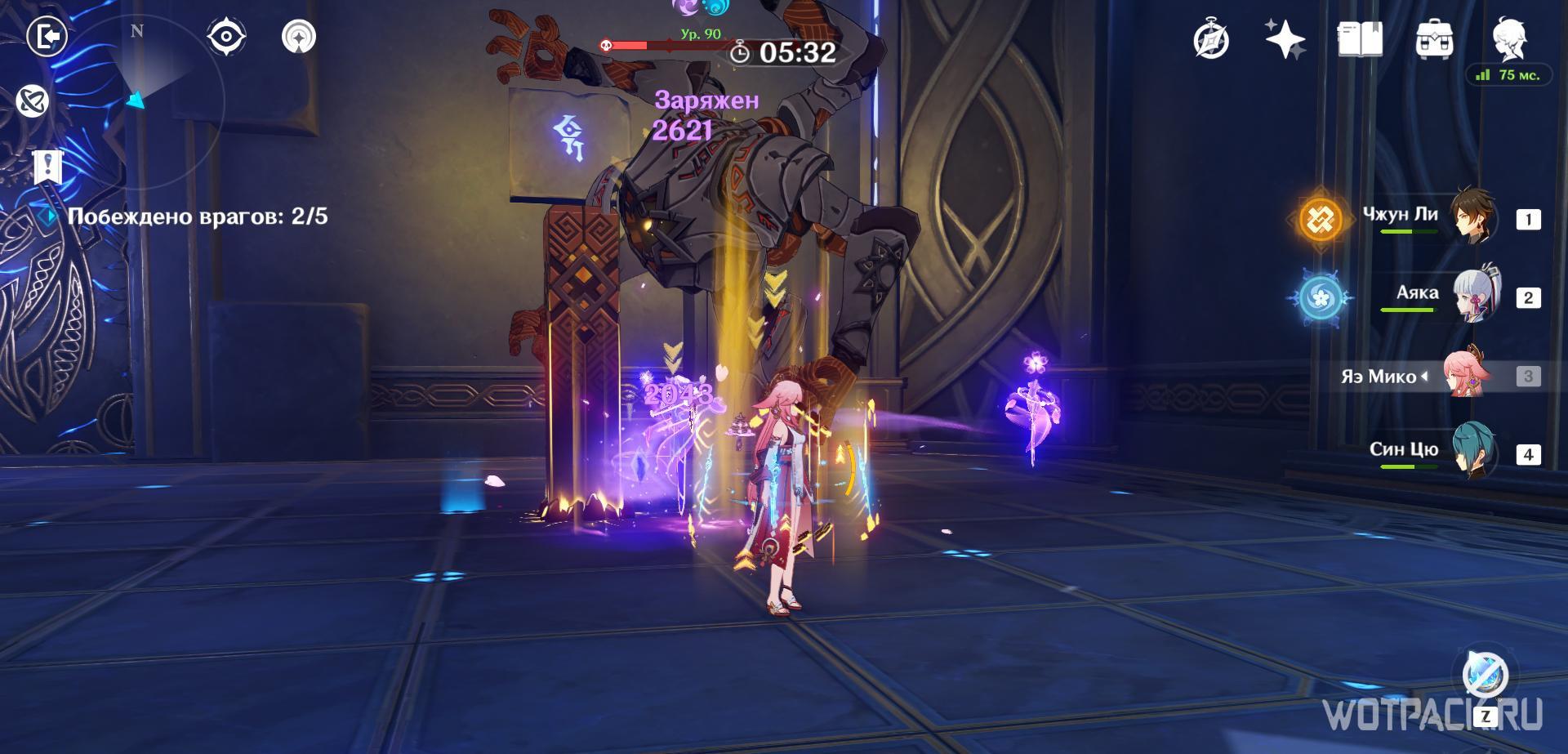Use the gadget in the bottom corner
1568x754 pixels.
click(x=1486, y=676)
